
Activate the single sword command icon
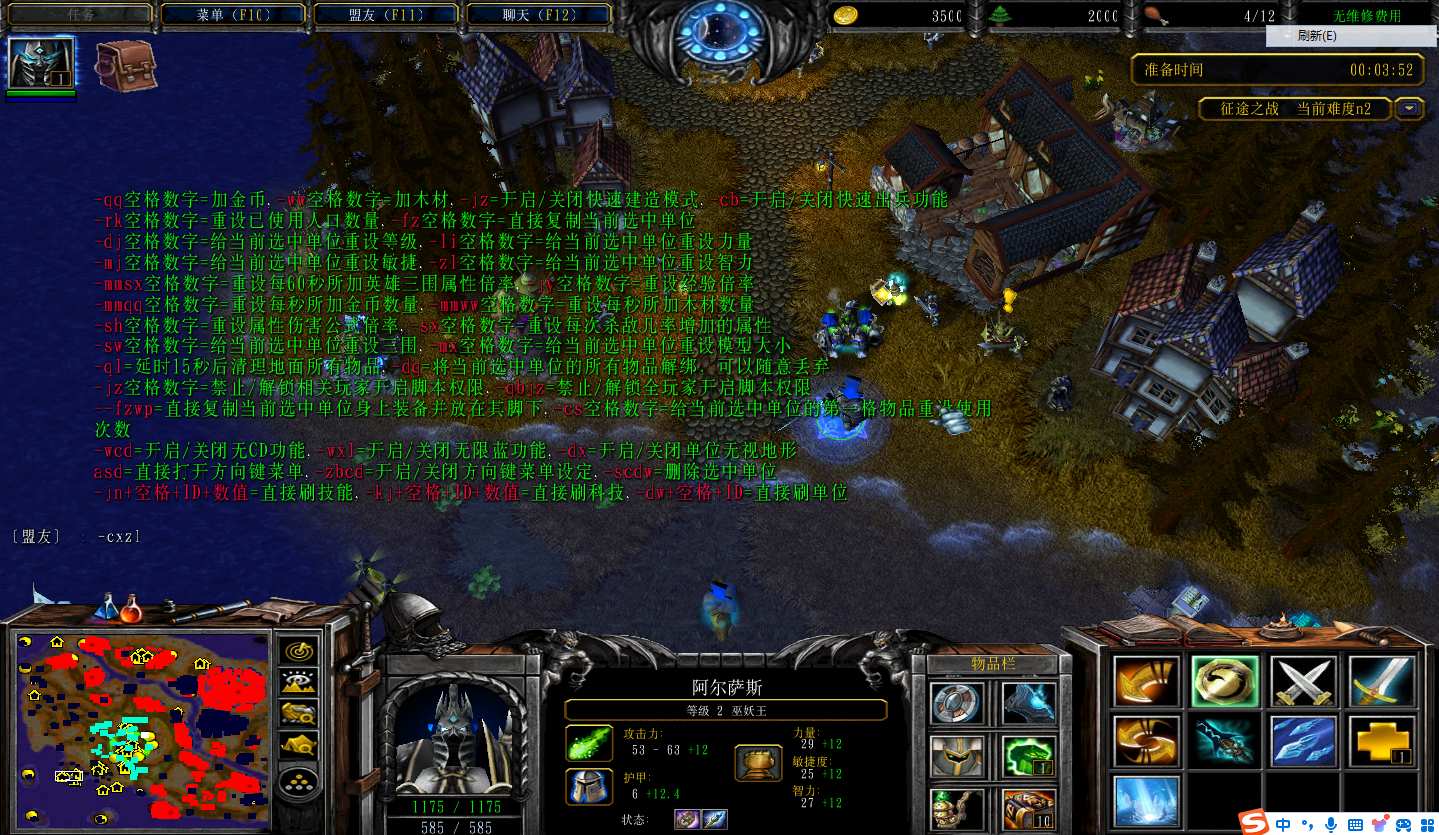1381,682
